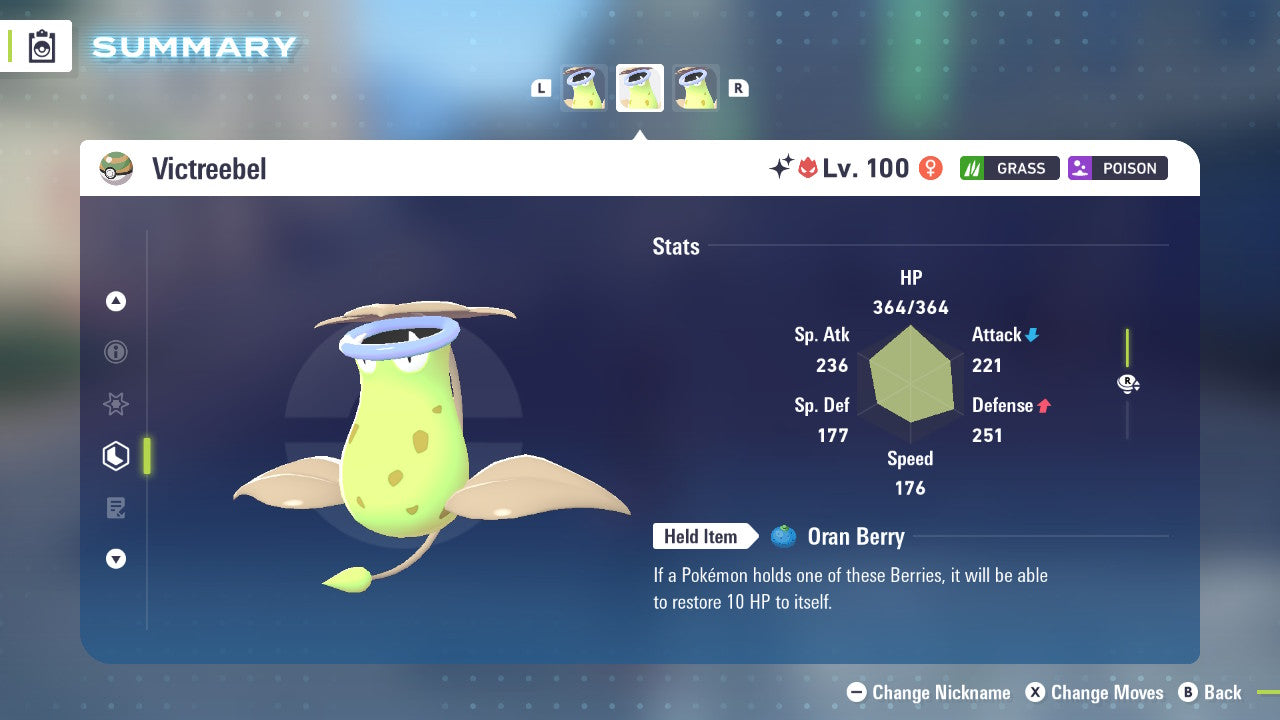
Task: Click the R-stick rotate indicator near stats
Action: [x=1127, y=383]
